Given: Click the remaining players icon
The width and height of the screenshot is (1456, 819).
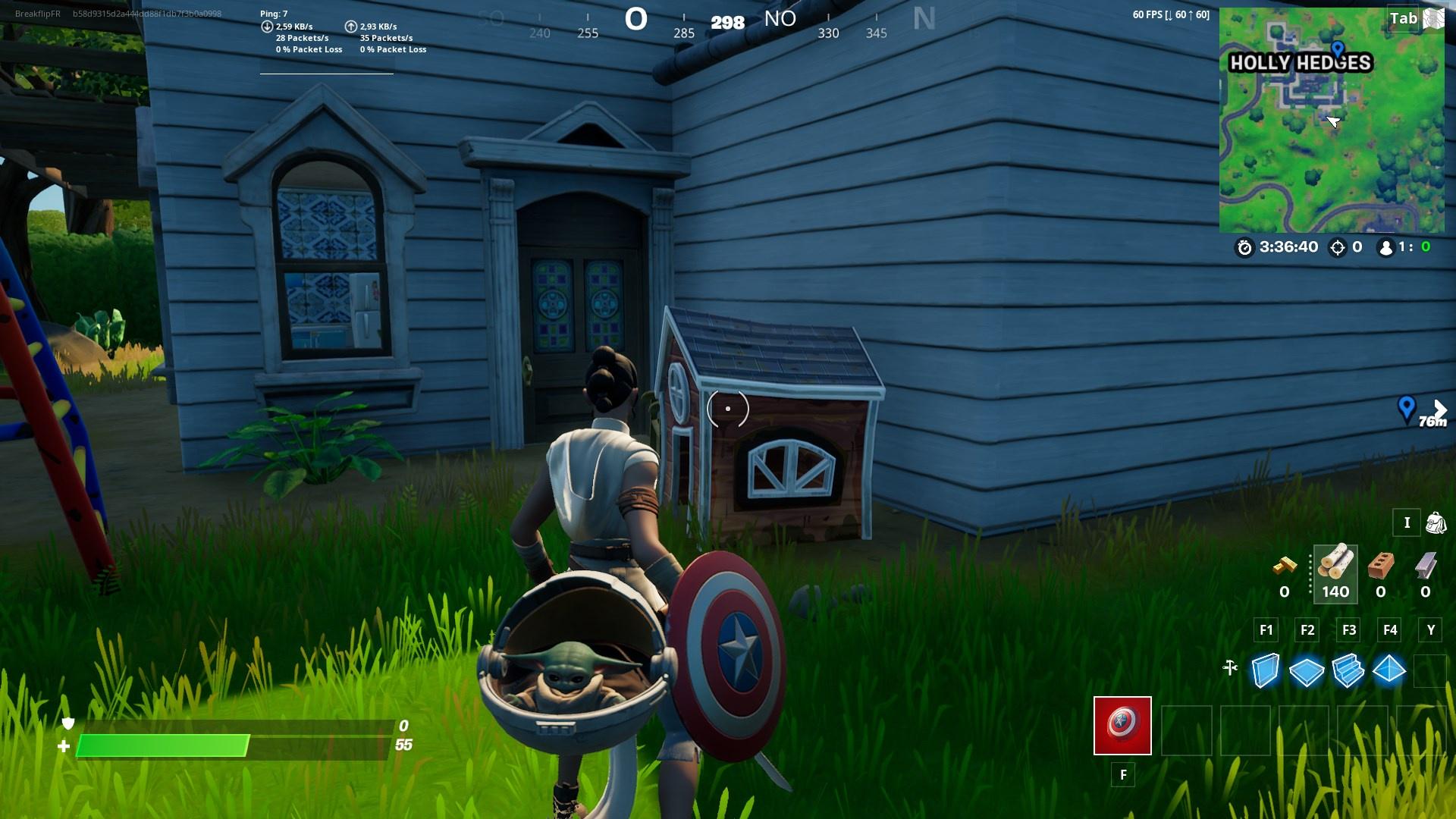Looking at the screenshot, I should [1385, 246].
